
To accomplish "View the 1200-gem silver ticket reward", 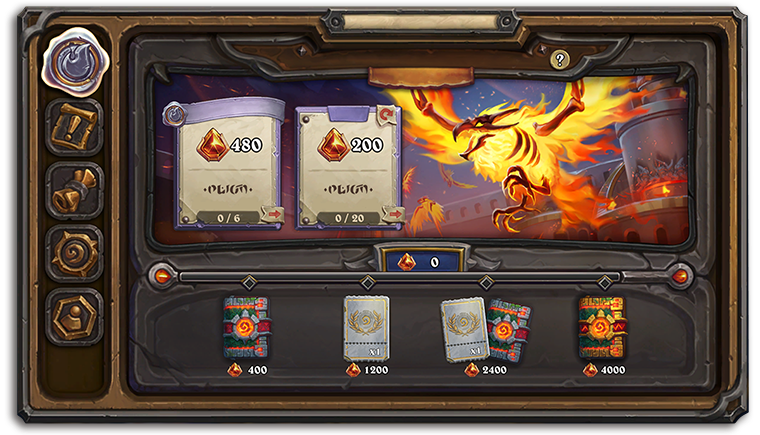I will [366, 328].
